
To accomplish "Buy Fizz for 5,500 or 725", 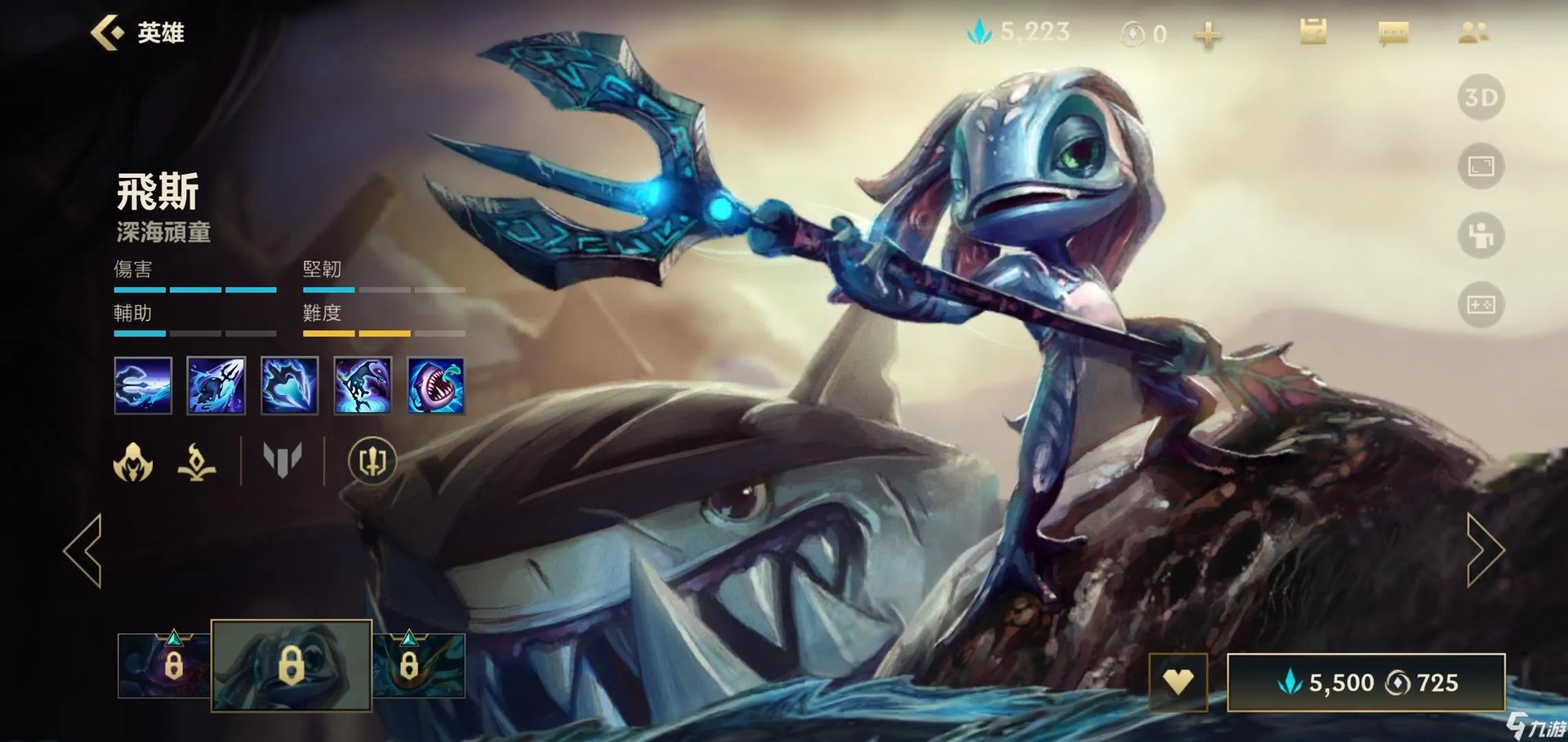I will (x=1365, y=682).
